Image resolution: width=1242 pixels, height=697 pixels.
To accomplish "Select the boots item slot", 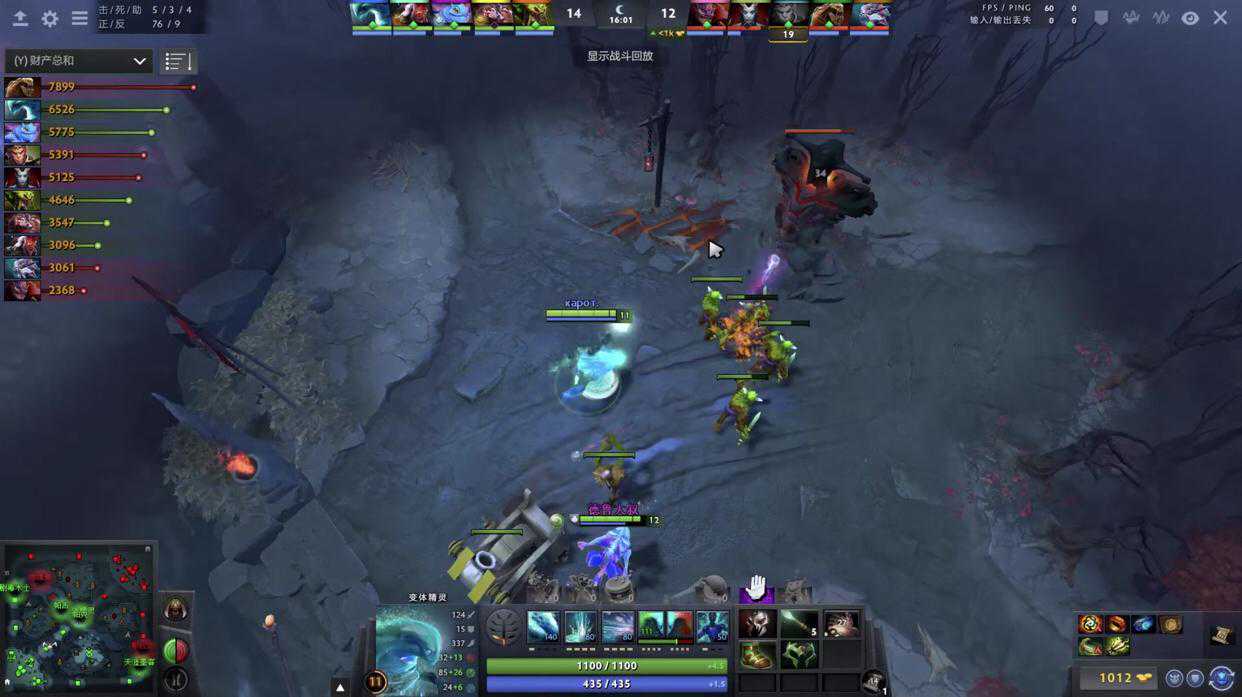I will [757, 655].
